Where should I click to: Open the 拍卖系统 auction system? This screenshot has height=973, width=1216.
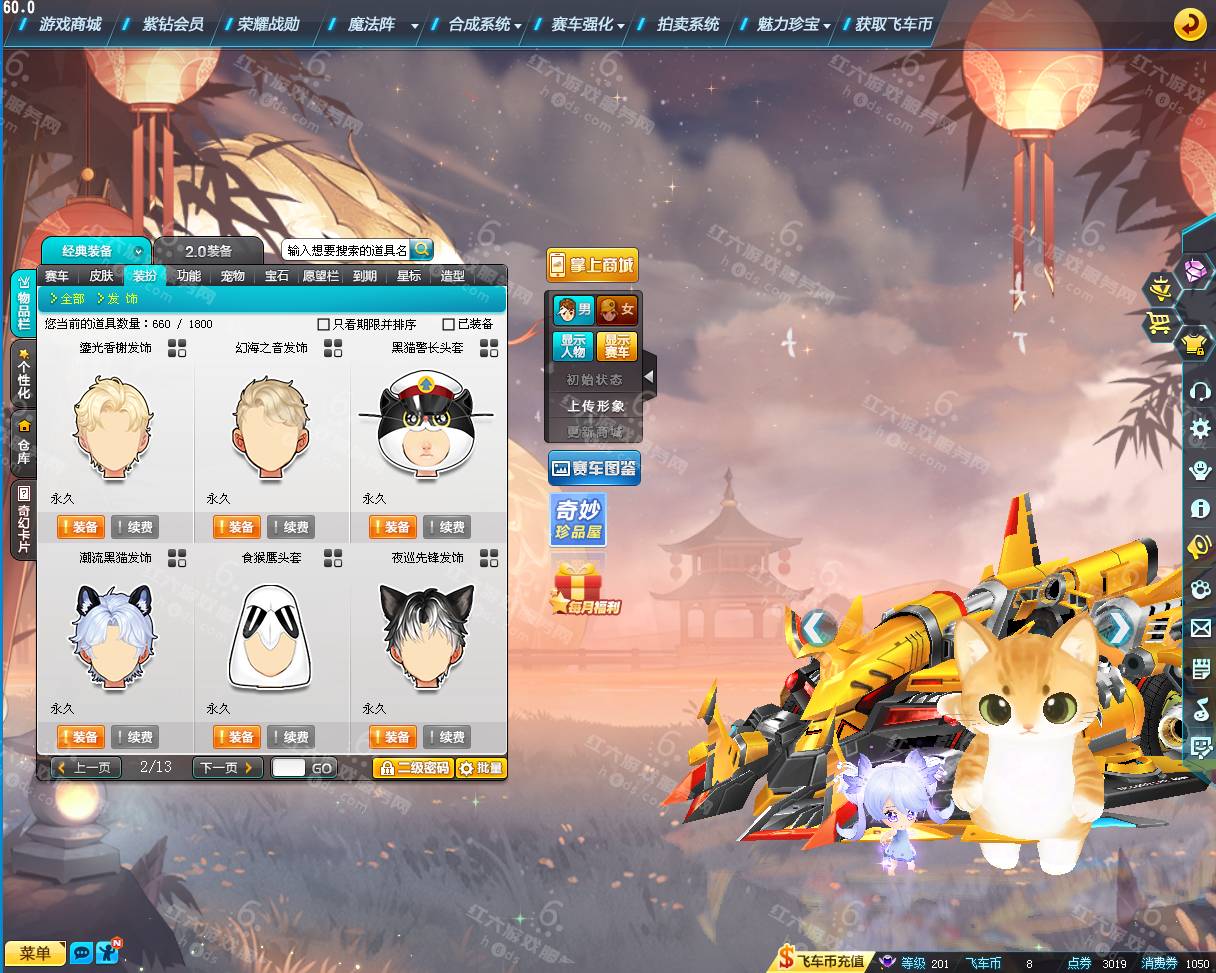(688, 24)
